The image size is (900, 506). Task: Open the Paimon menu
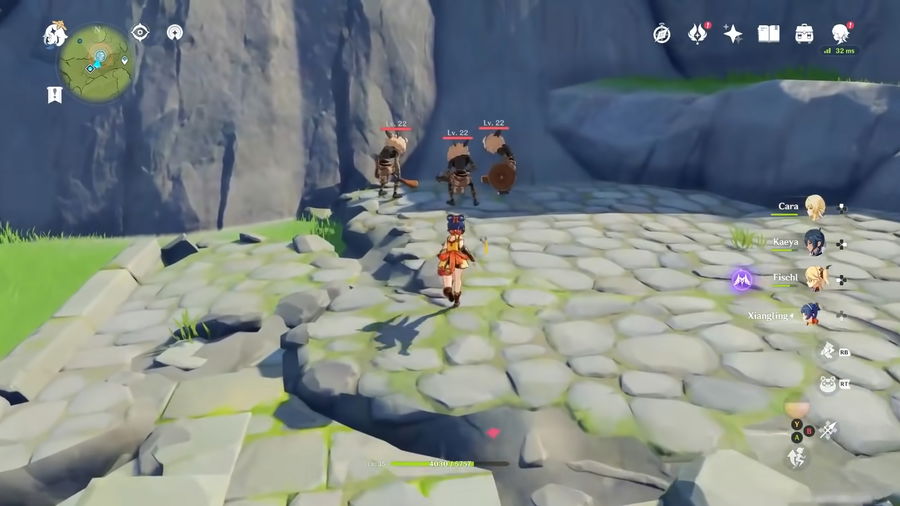pos(55,34)
